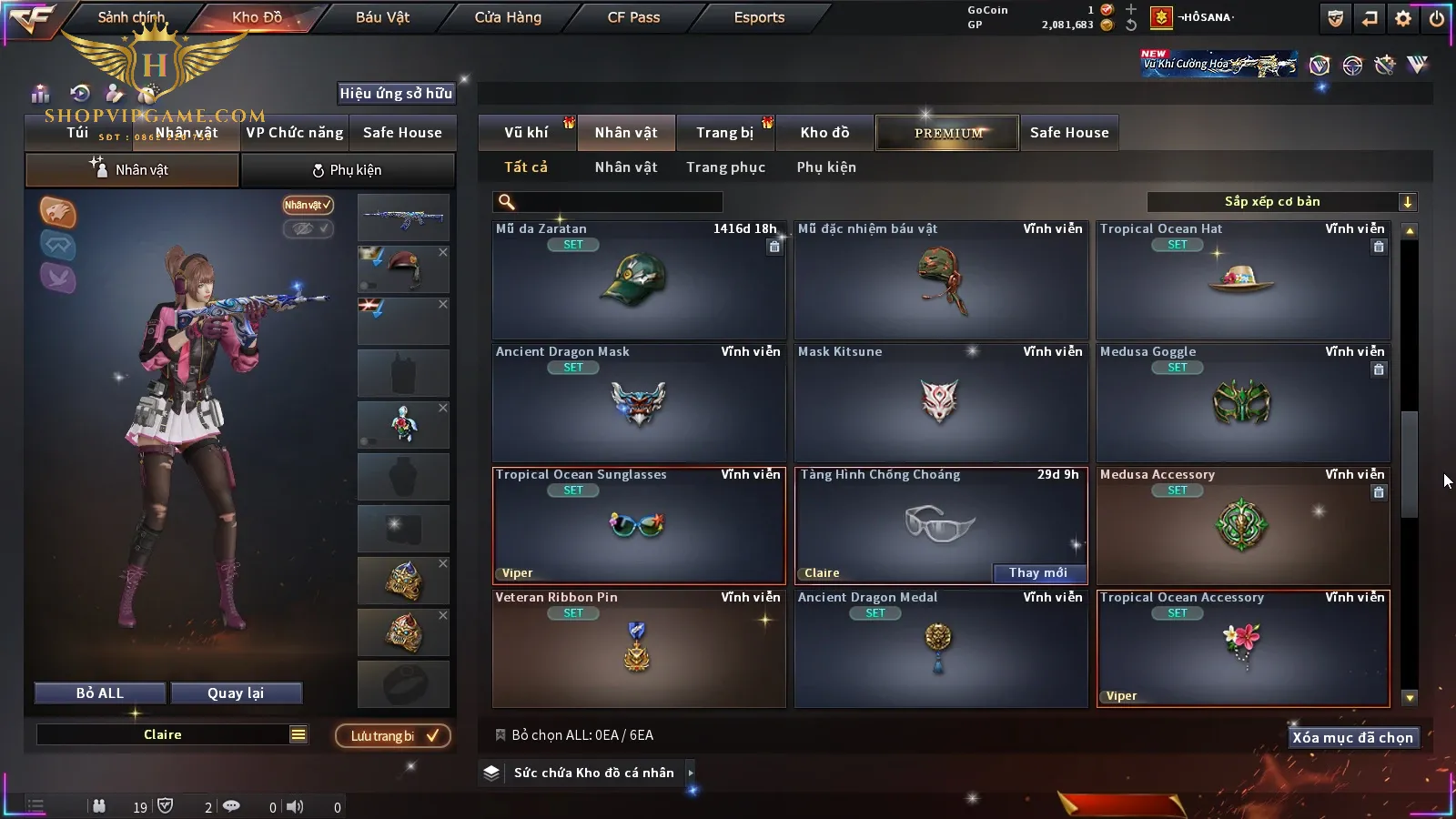Select the Mask Kitsune item
The width and height of the screenshot is (1456, 819).
pos(941,402)
